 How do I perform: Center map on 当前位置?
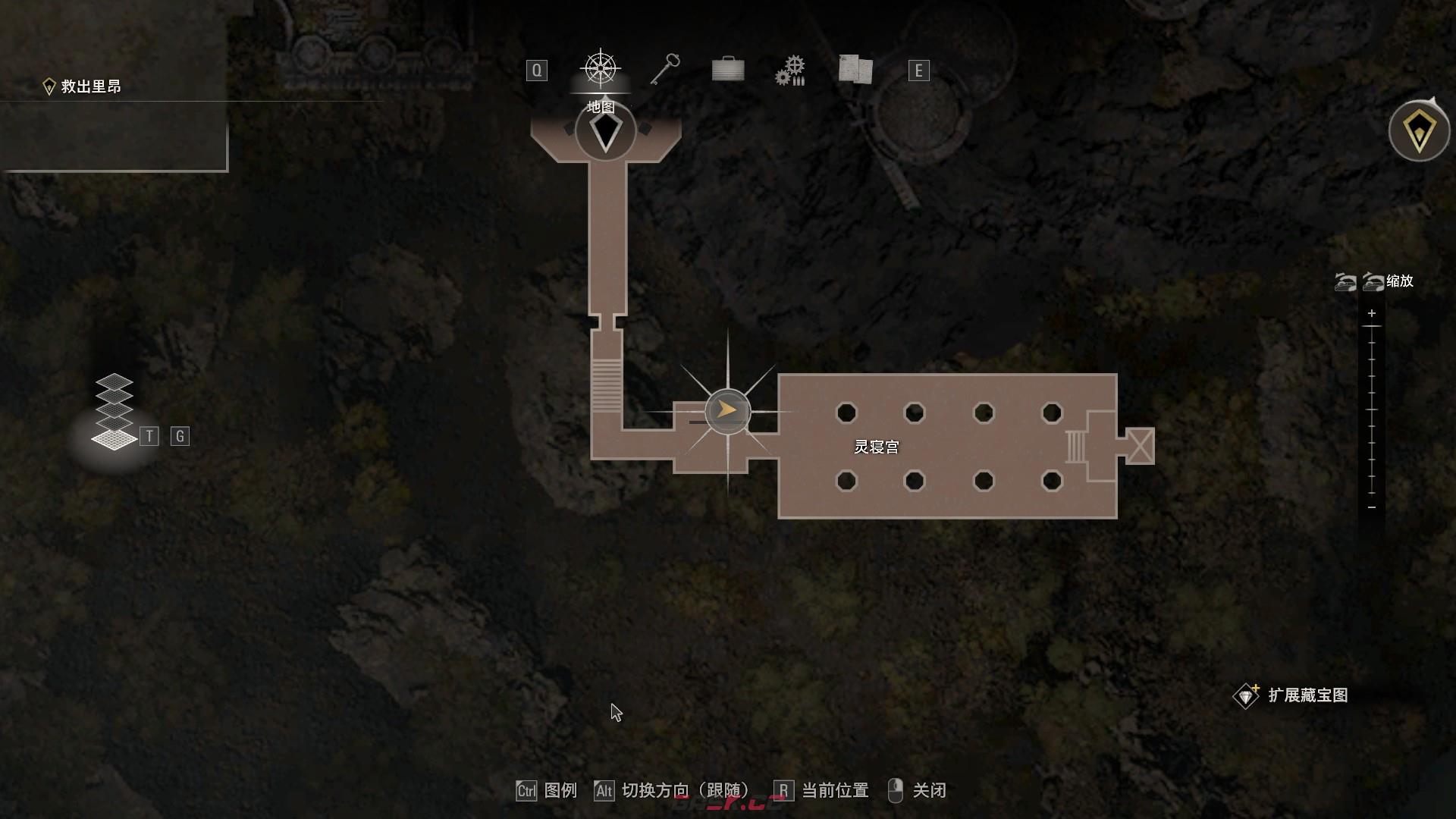[834, 791]
